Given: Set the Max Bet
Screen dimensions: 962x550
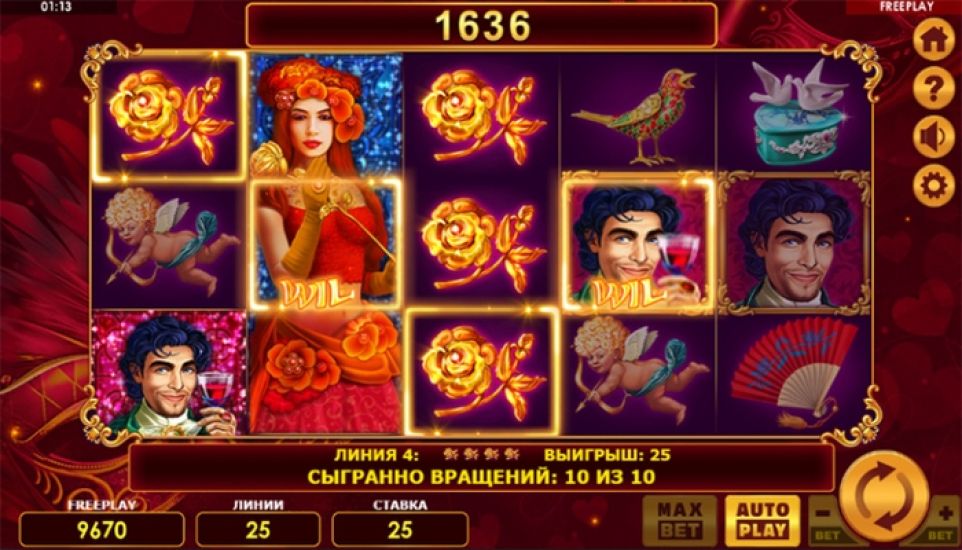Looking at the screenshot, I should 679,520.
